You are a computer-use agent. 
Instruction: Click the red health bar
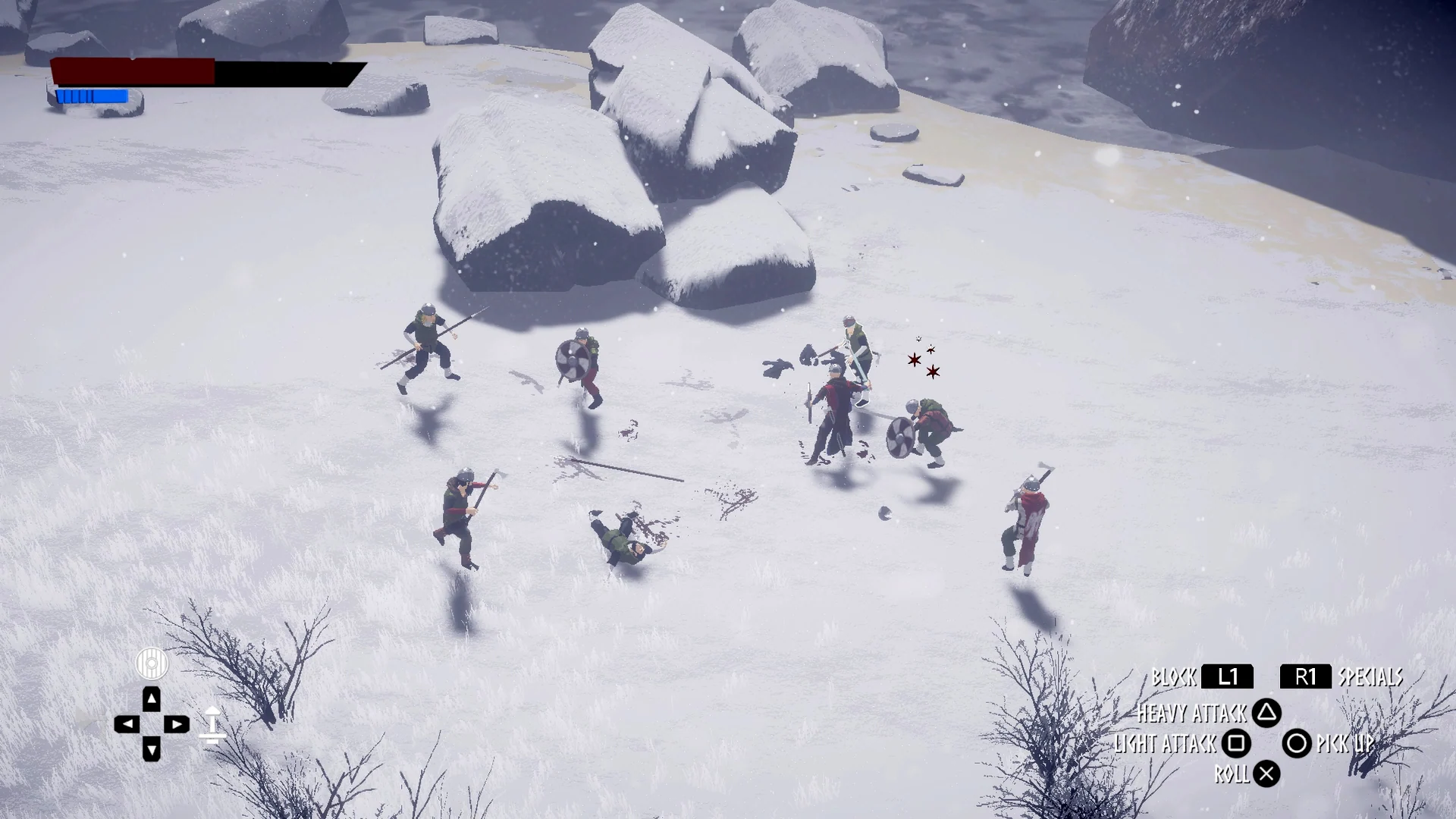point(133,72)
